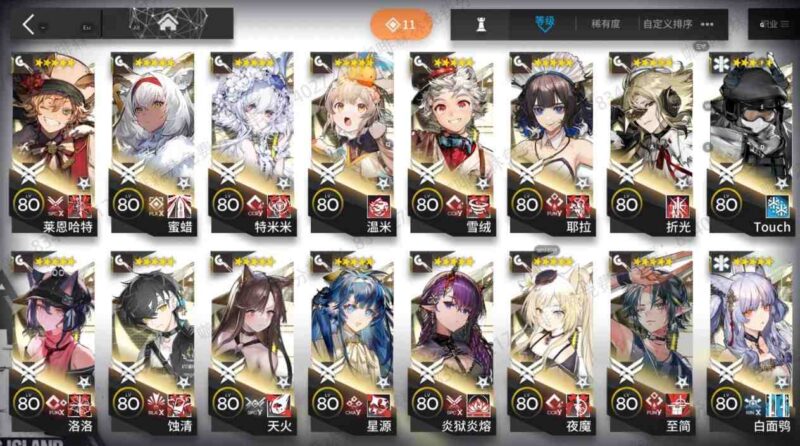Screen dimensions: 800x446
Task: Select operator card 天火
Action: tap(251, 340)
